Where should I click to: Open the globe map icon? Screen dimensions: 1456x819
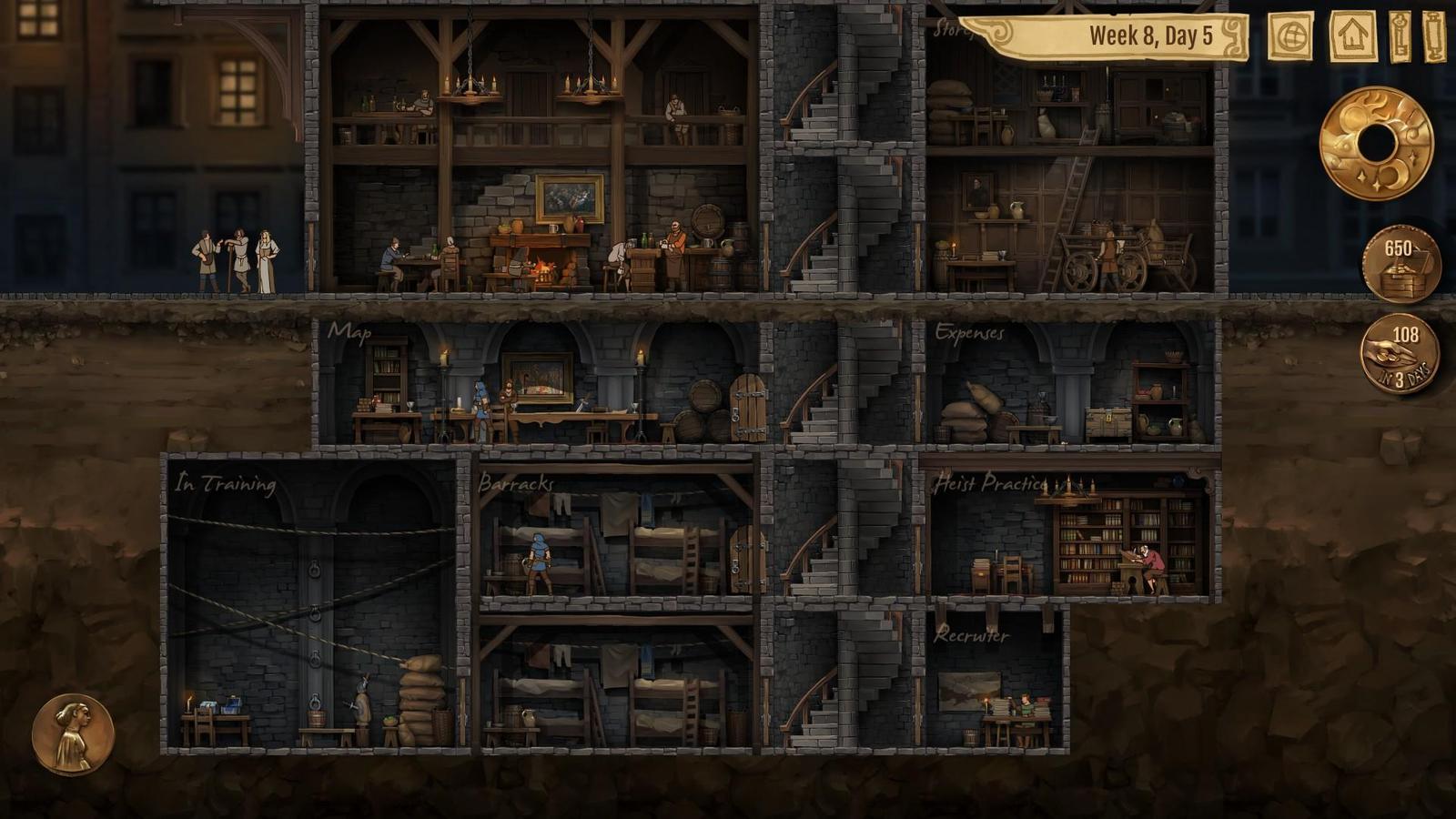pos(1290,36)
